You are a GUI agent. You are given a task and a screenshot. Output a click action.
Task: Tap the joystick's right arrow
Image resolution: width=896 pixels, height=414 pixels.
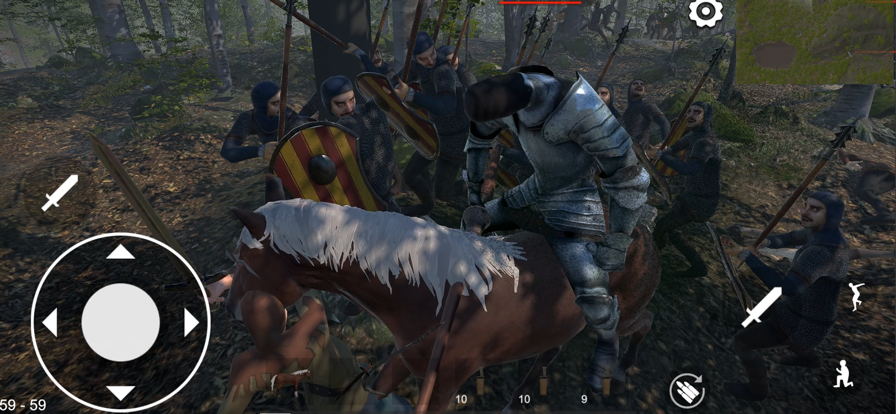191,322
